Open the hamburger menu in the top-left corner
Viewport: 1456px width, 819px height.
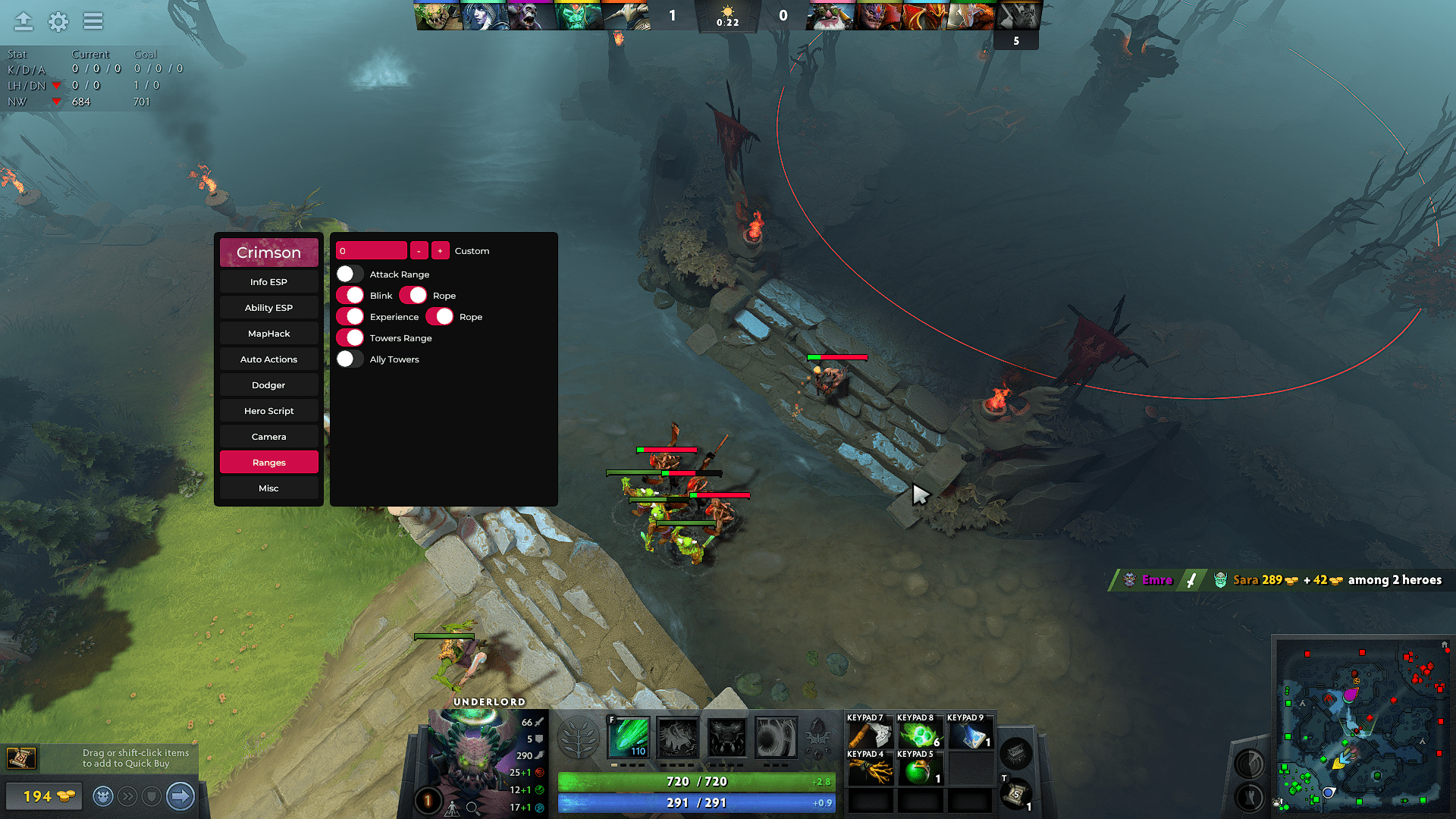pos(93,22)
